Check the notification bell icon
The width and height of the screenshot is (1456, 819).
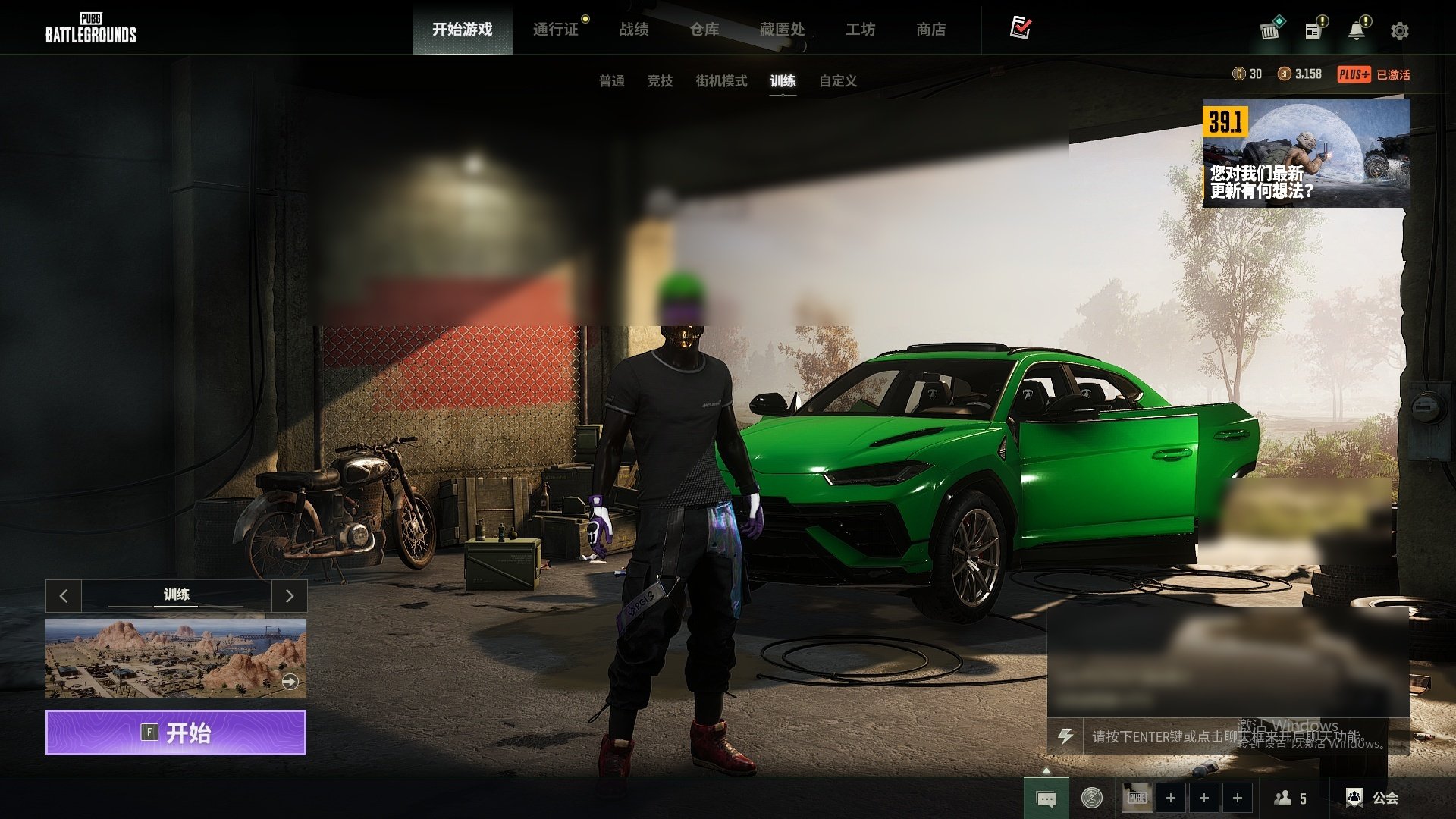(1357, 31)
